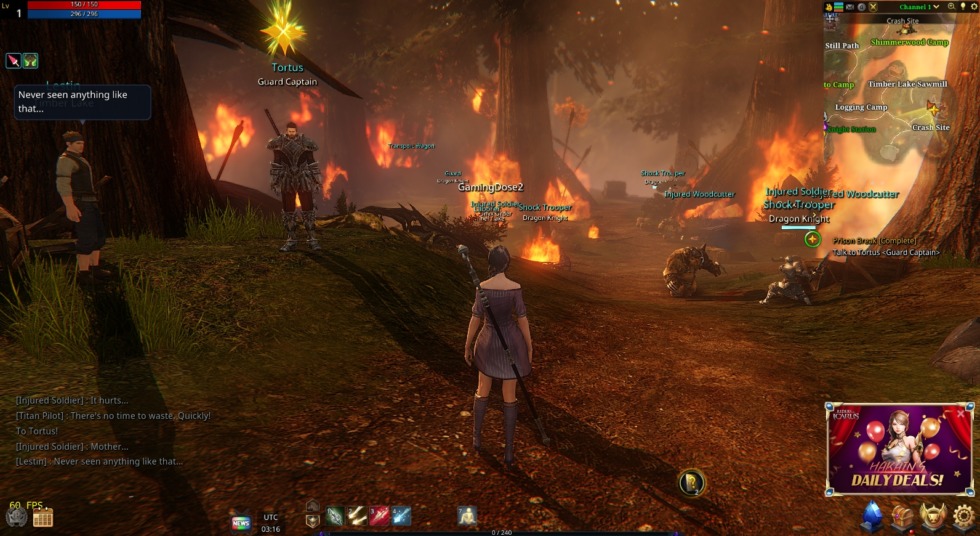Click the chat log message area
Image resolution: width=980 pixels, height=536 pixels.
coord(110,430)
